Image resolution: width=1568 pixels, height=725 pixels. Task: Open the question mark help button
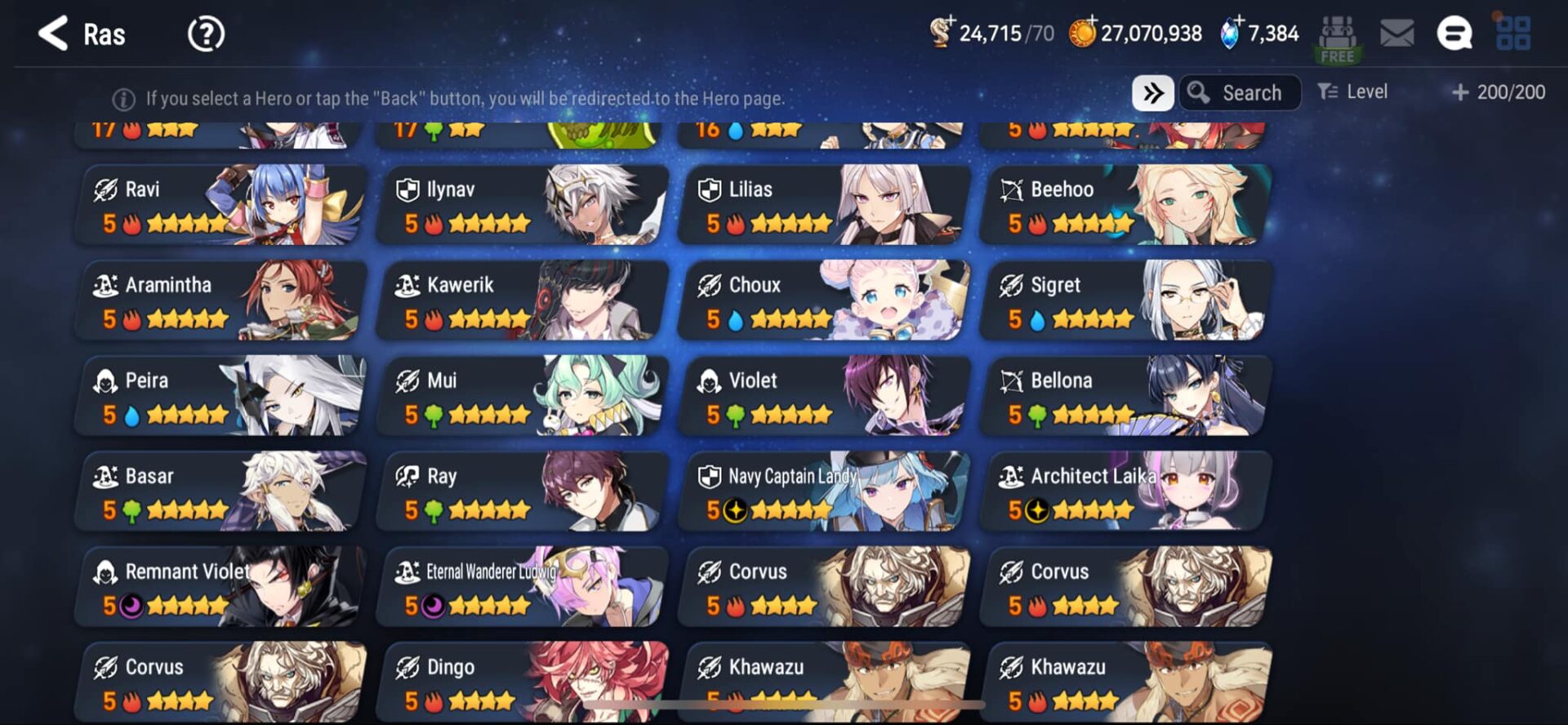click(x=206, y=34)
